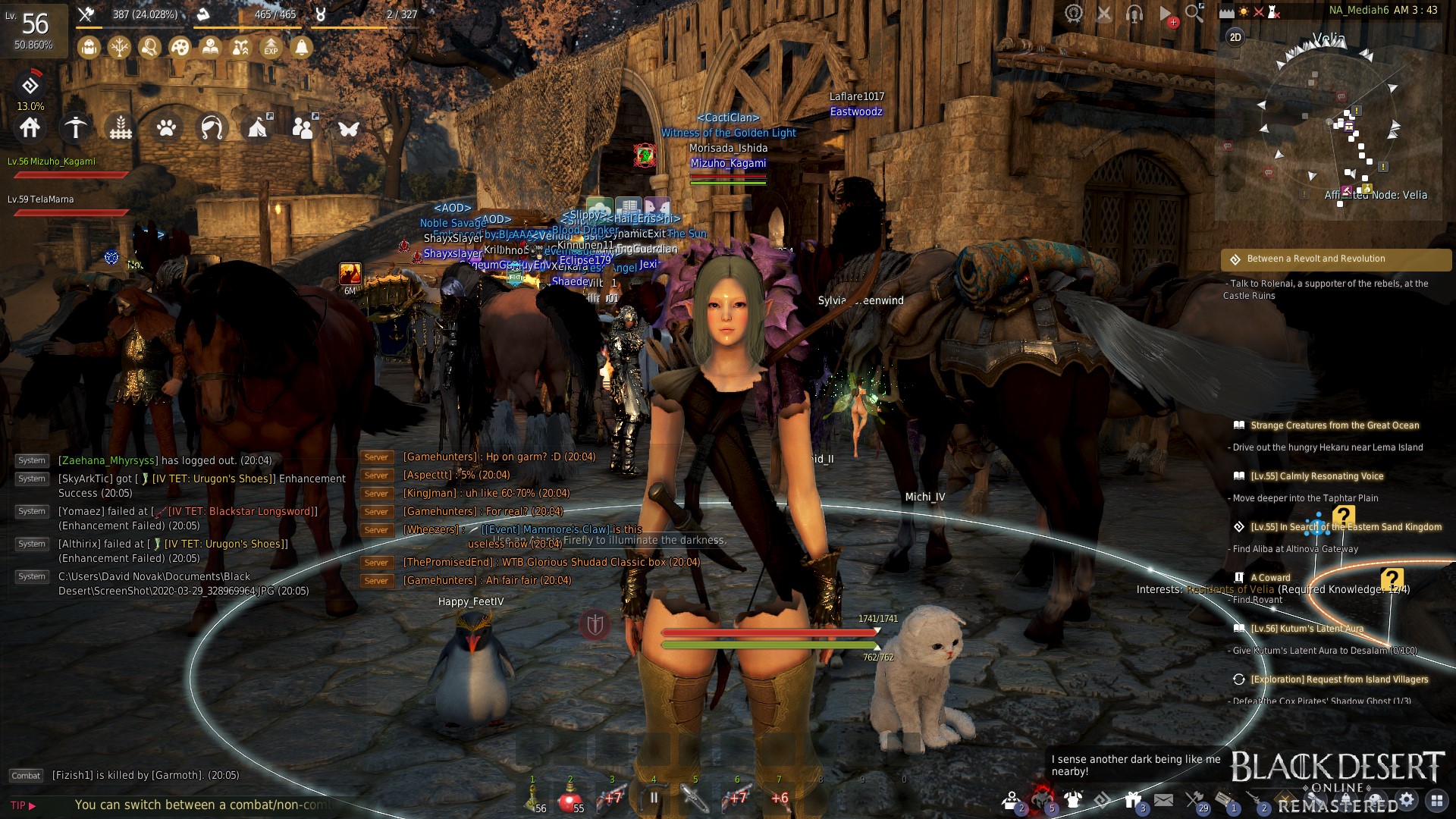Screen dimensions: 1456x819
Task: Open the settings gear icon
Action: click(1407, 799)
